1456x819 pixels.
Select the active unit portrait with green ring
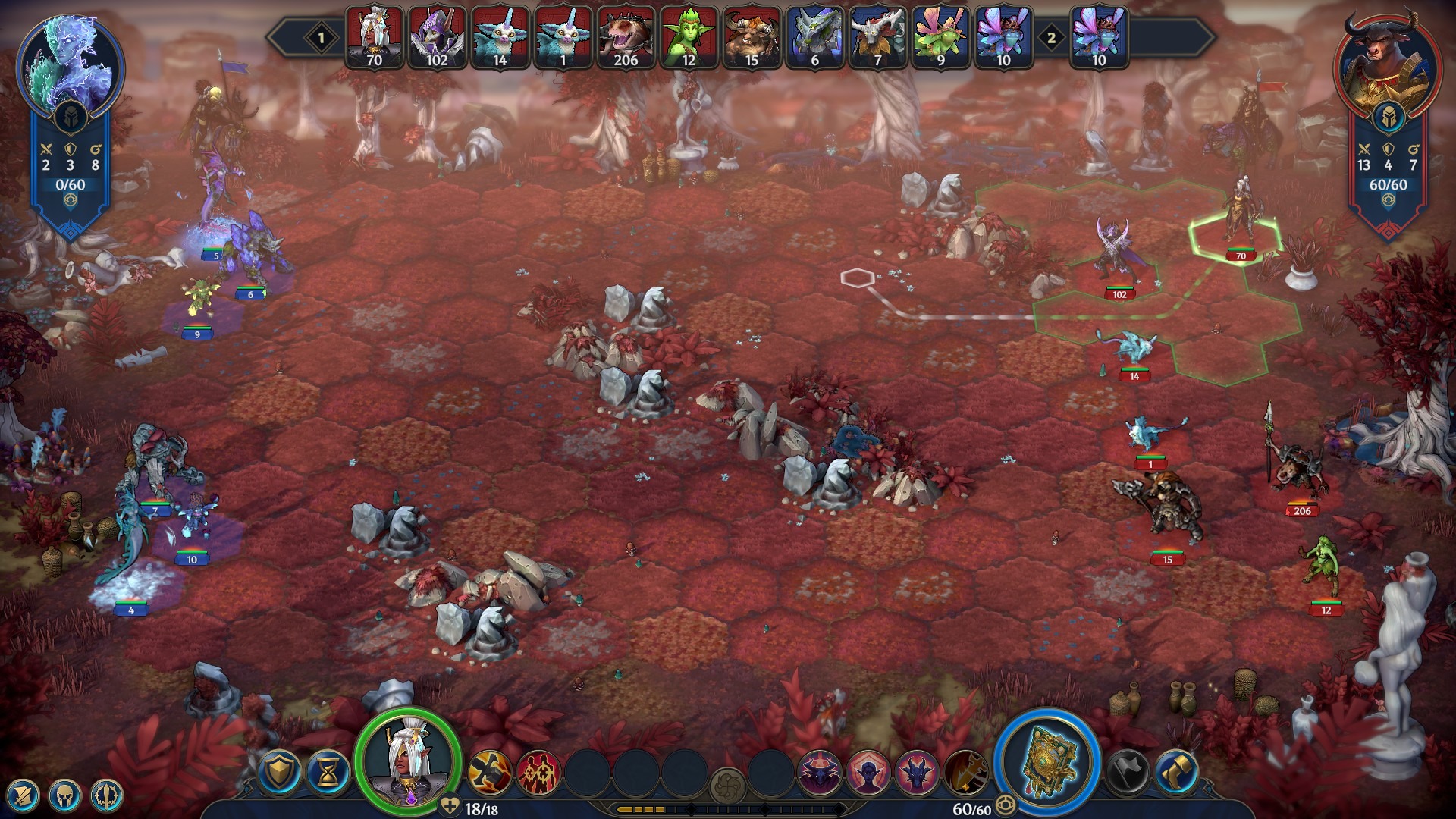pyautogui.click(x=409, y=762)
